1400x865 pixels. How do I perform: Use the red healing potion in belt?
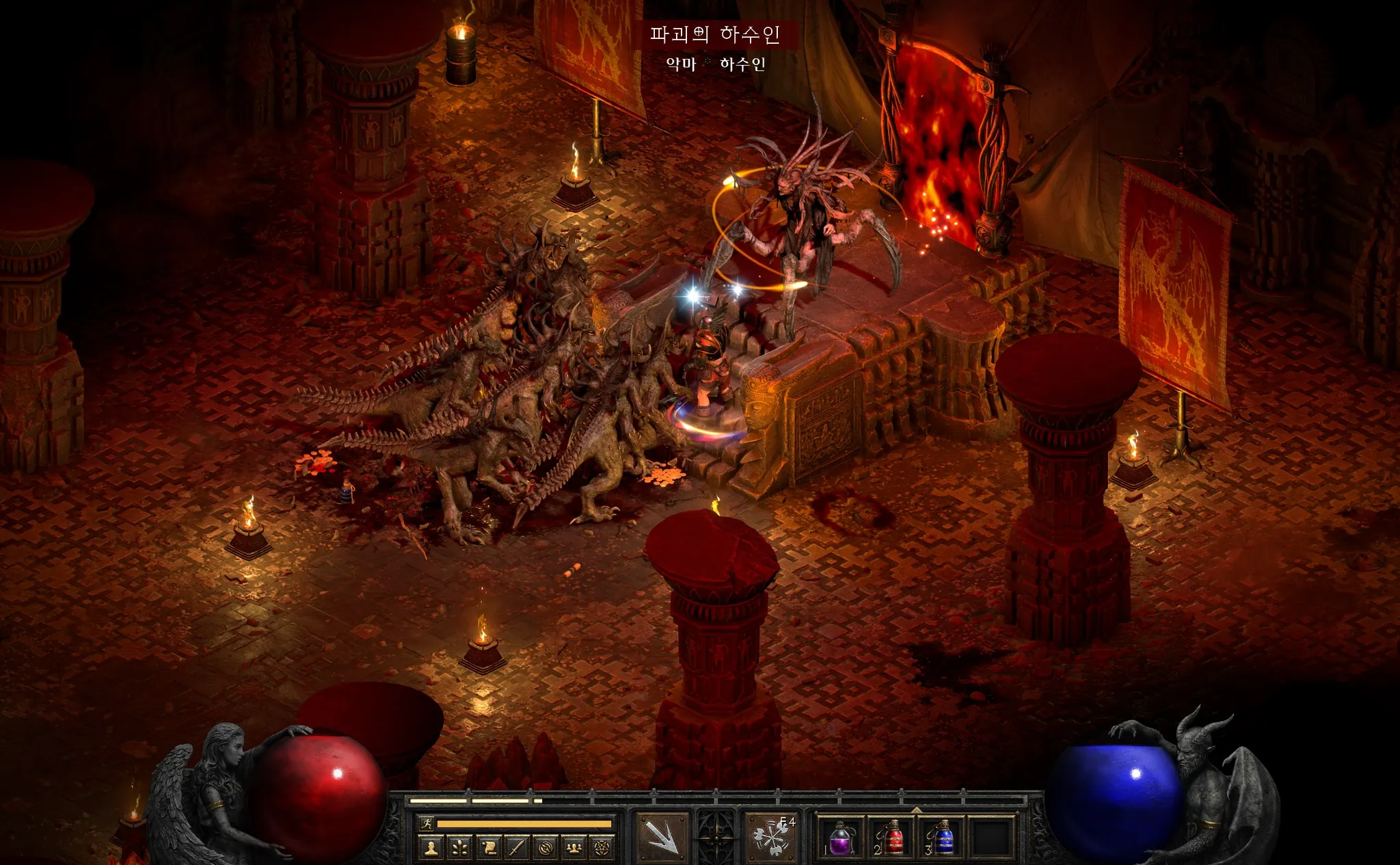coord(891,838)
